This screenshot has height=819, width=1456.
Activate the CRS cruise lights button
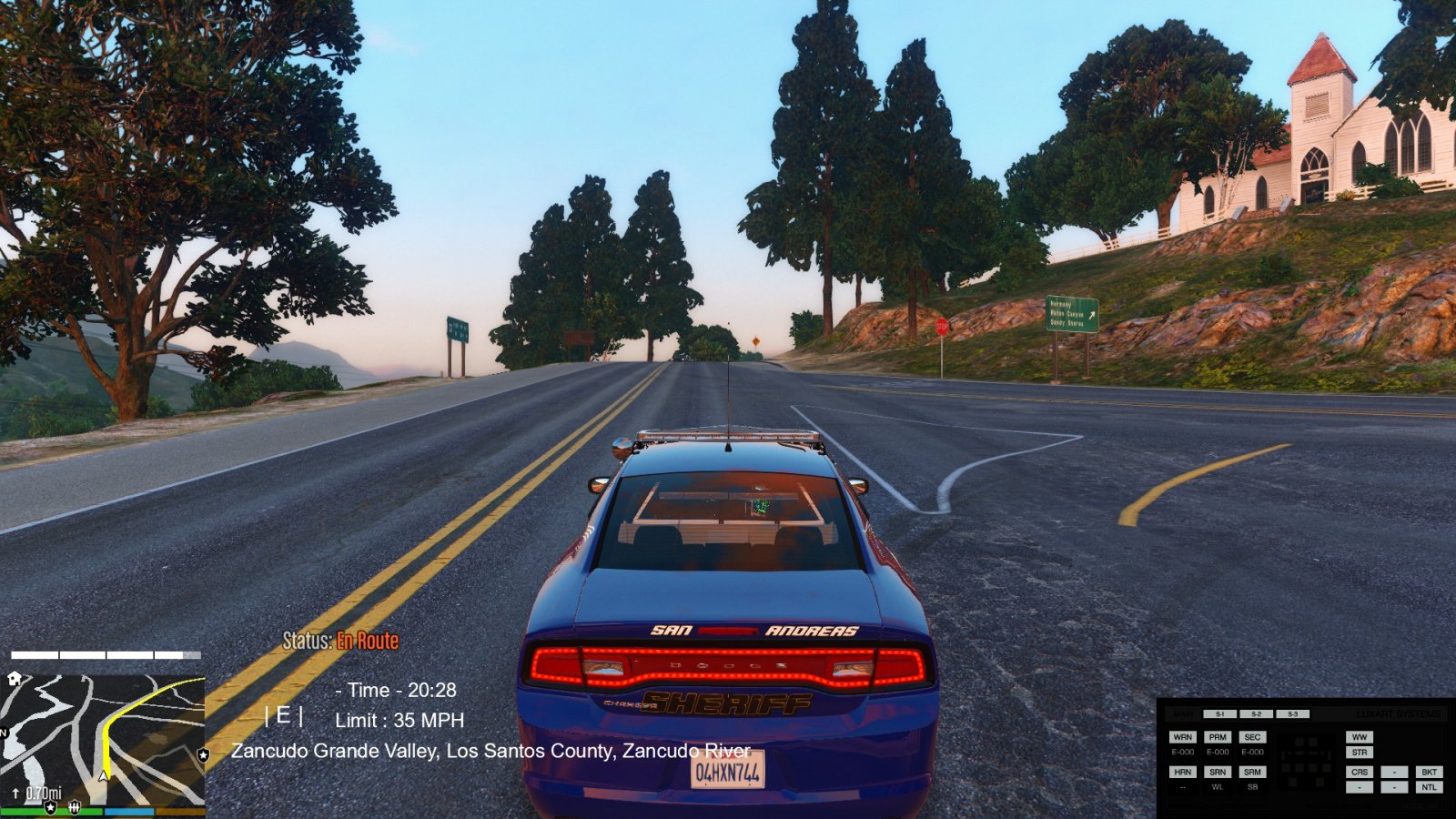[x=1360, y=772]
